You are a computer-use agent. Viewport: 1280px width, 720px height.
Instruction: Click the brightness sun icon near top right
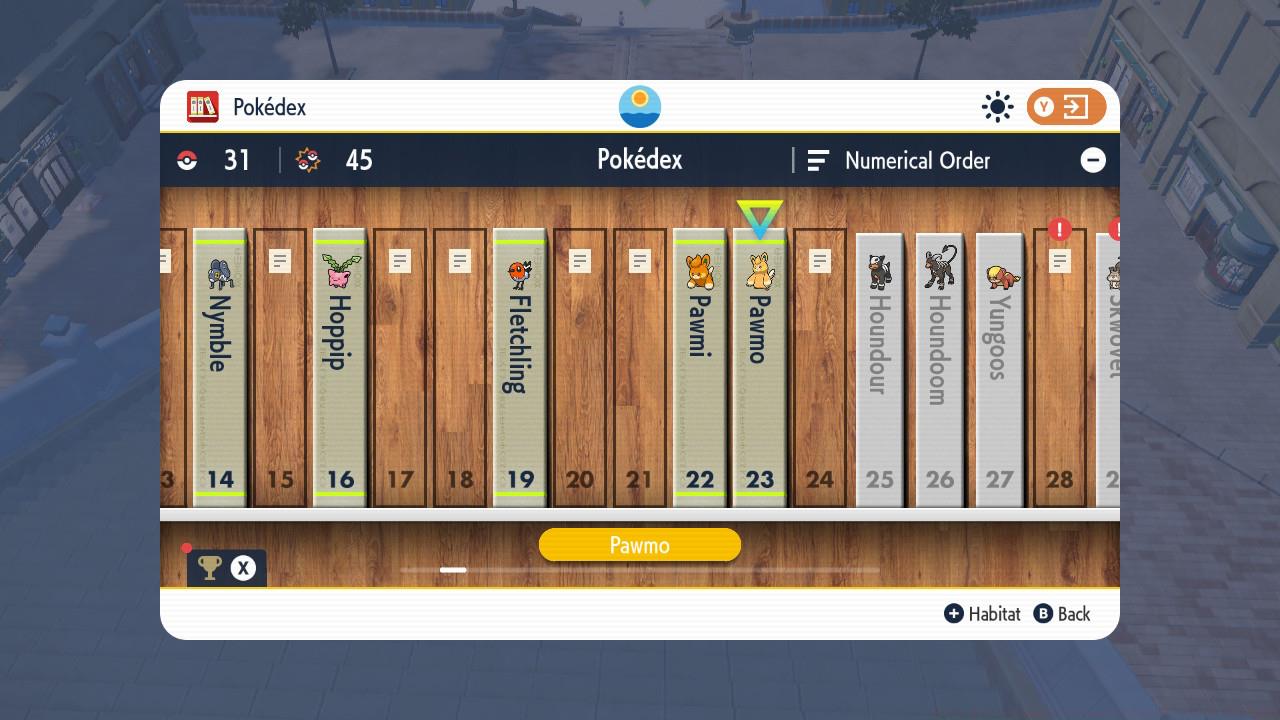pos(997,106)
